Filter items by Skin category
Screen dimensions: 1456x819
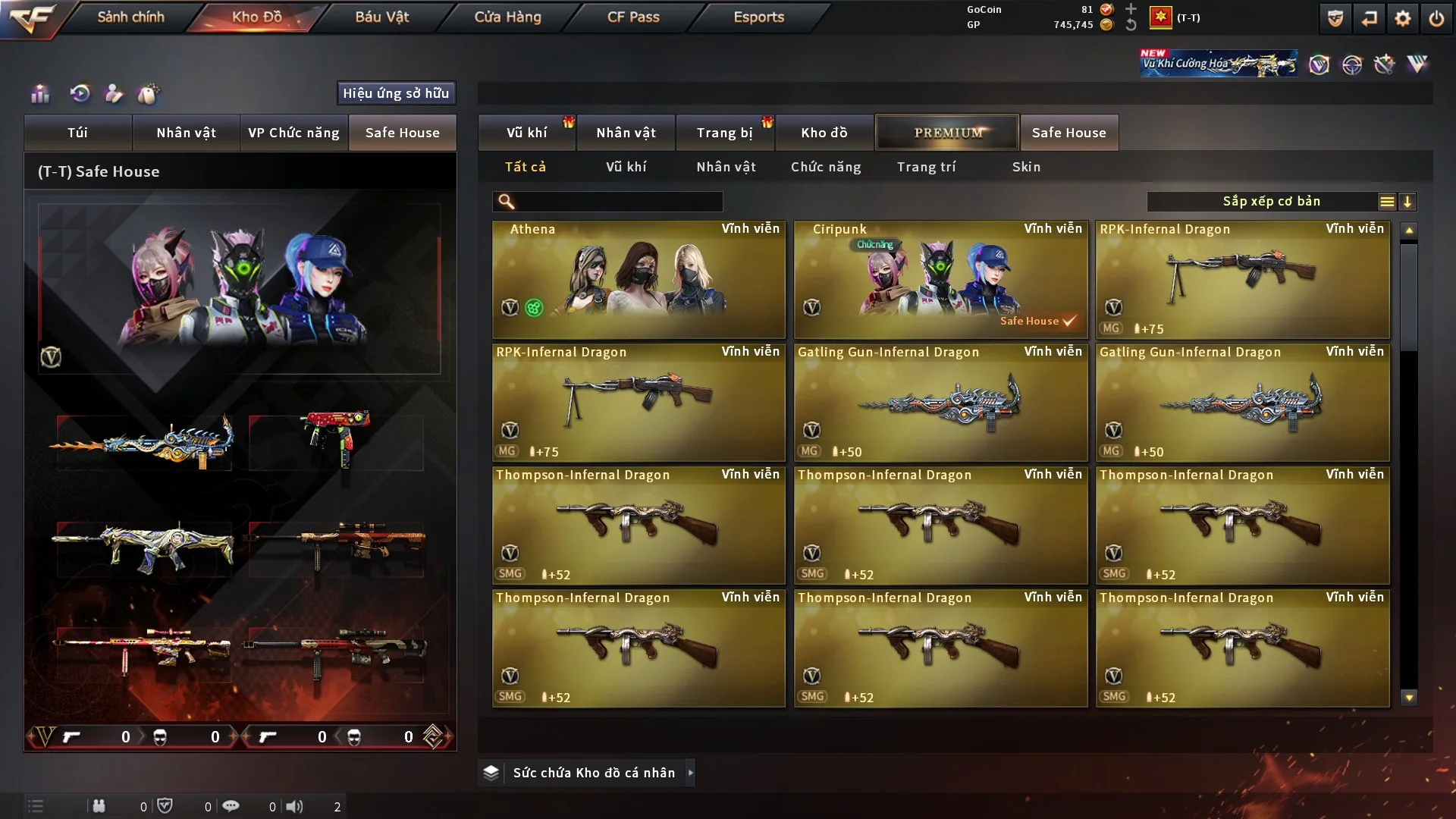click(x=1026, y=167)
